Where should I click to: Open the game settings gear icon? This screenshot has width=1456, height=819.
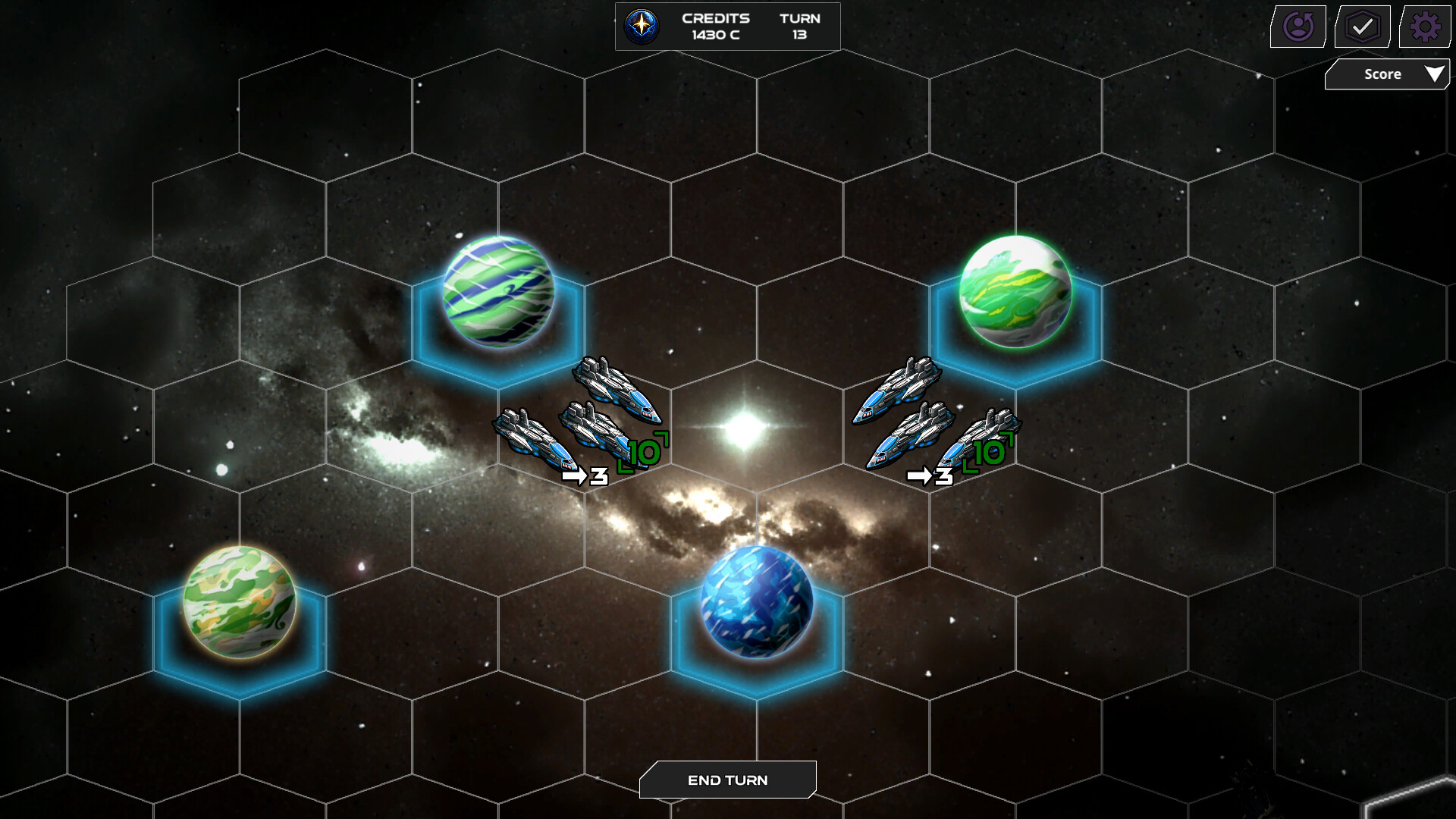tap(1424, 26)
